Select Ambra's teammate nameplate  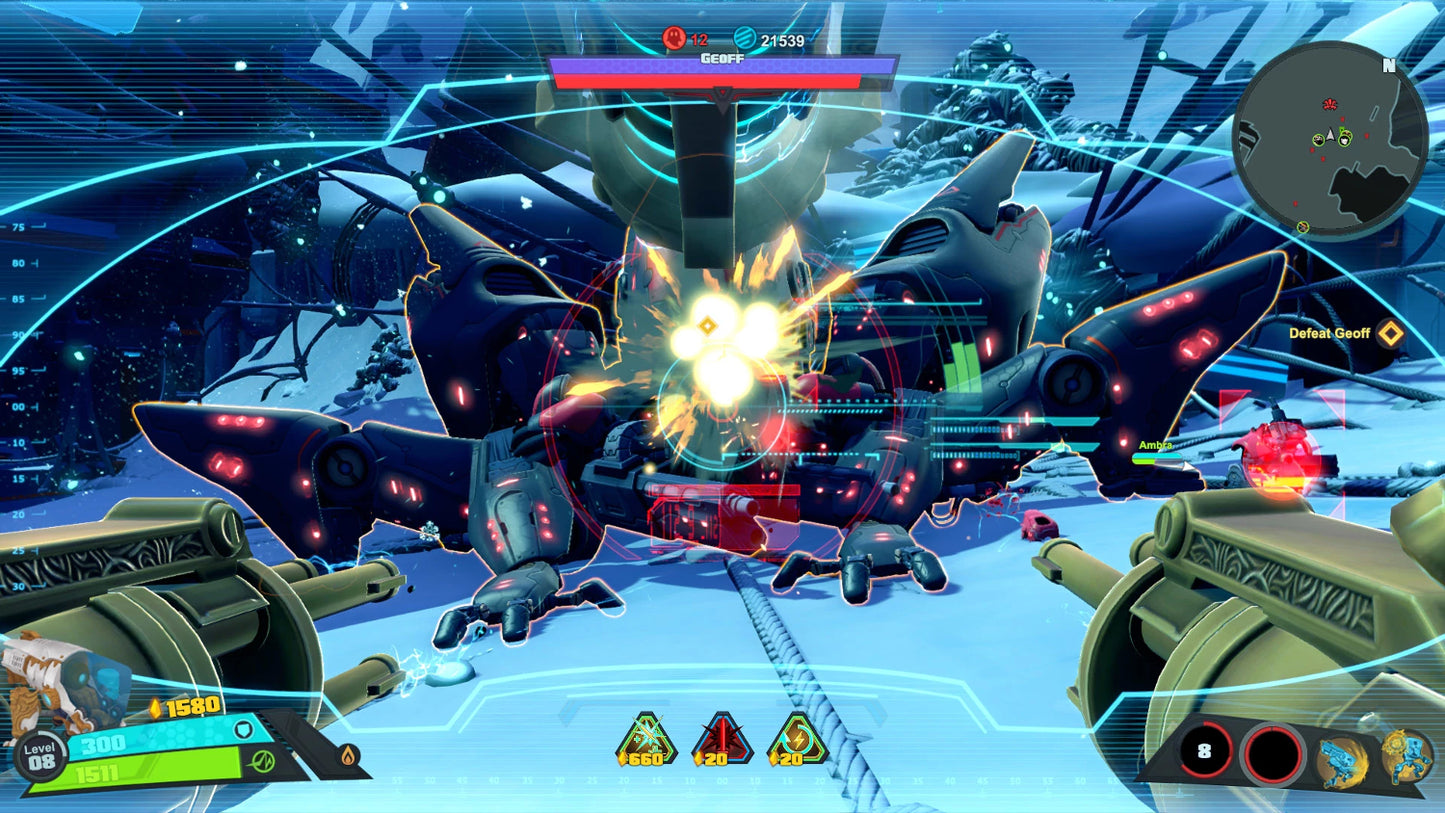point(1155,447)
